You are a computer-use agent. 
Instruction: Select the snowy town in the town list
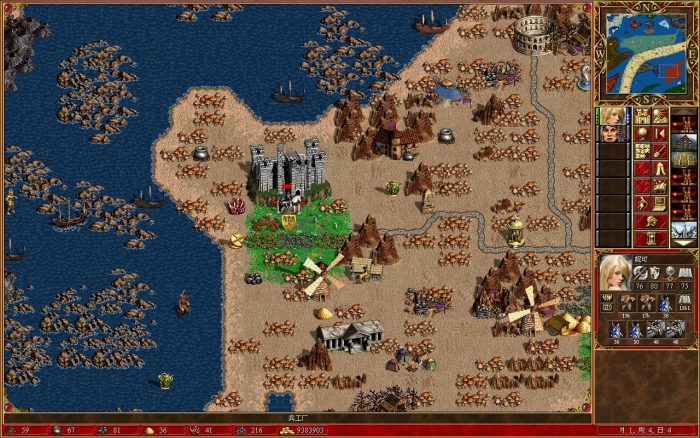684,228
